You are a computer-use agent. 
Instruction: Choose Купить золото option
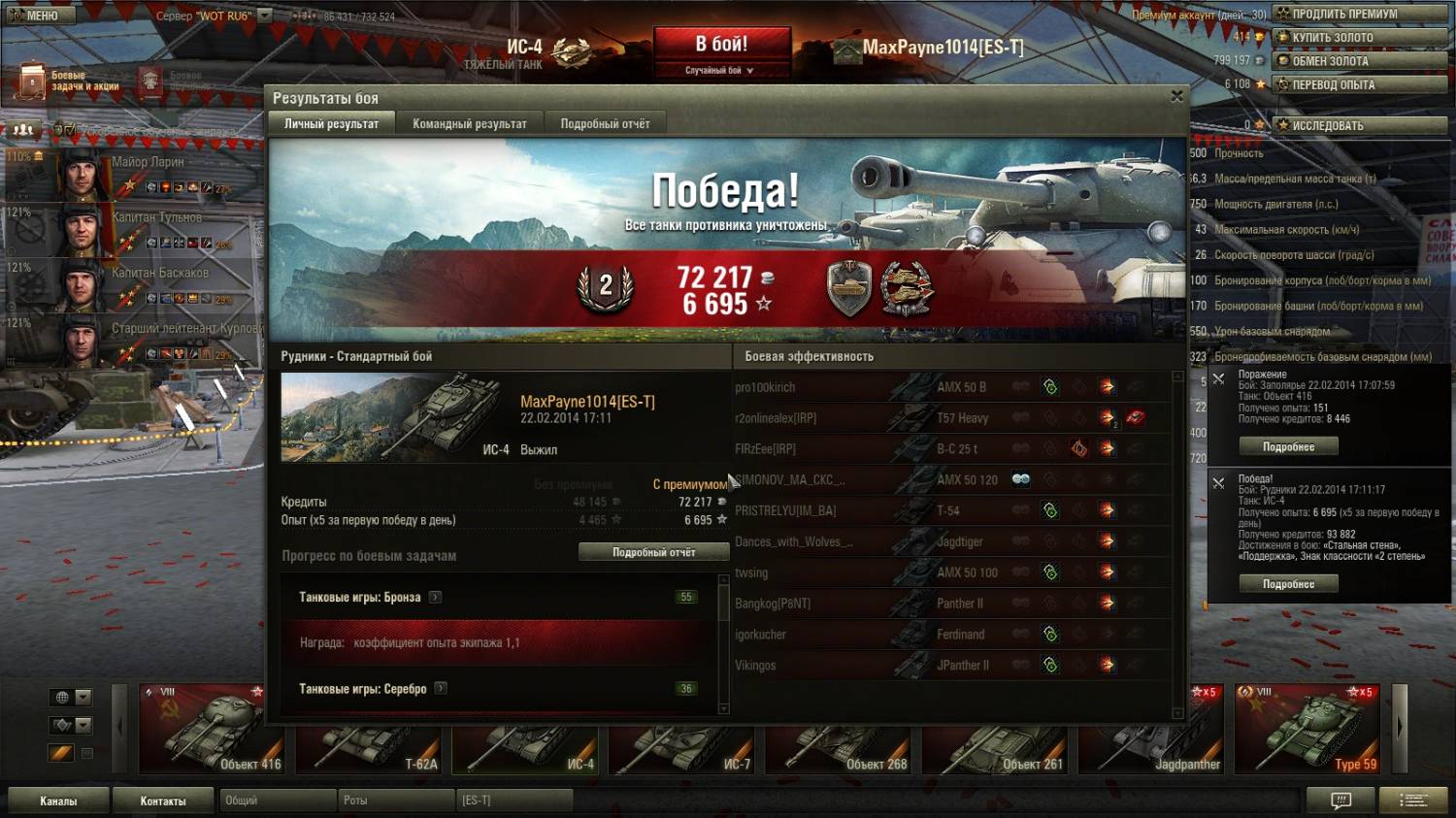pos(1361,37)
